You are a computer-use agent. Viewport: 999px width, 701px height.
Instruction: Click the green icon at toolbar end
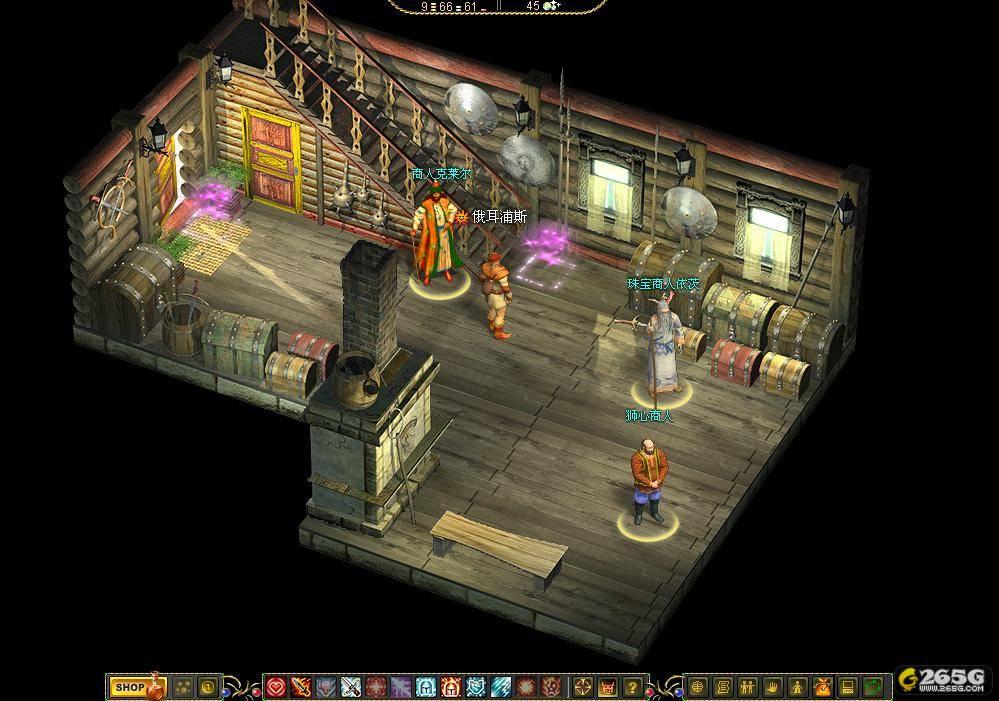(873, 687)
